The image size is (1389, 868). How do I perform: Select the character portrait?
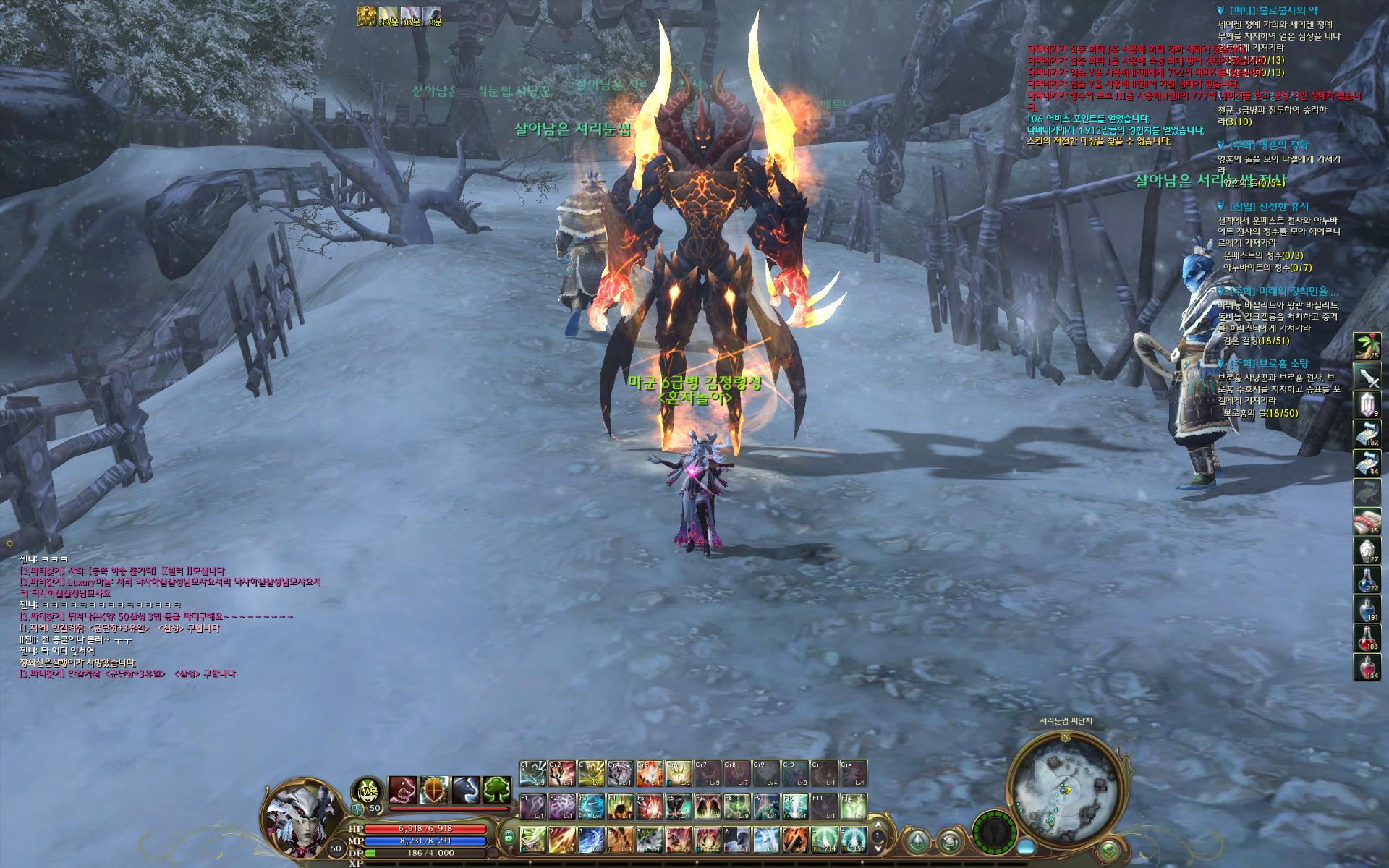coord(297,817)
